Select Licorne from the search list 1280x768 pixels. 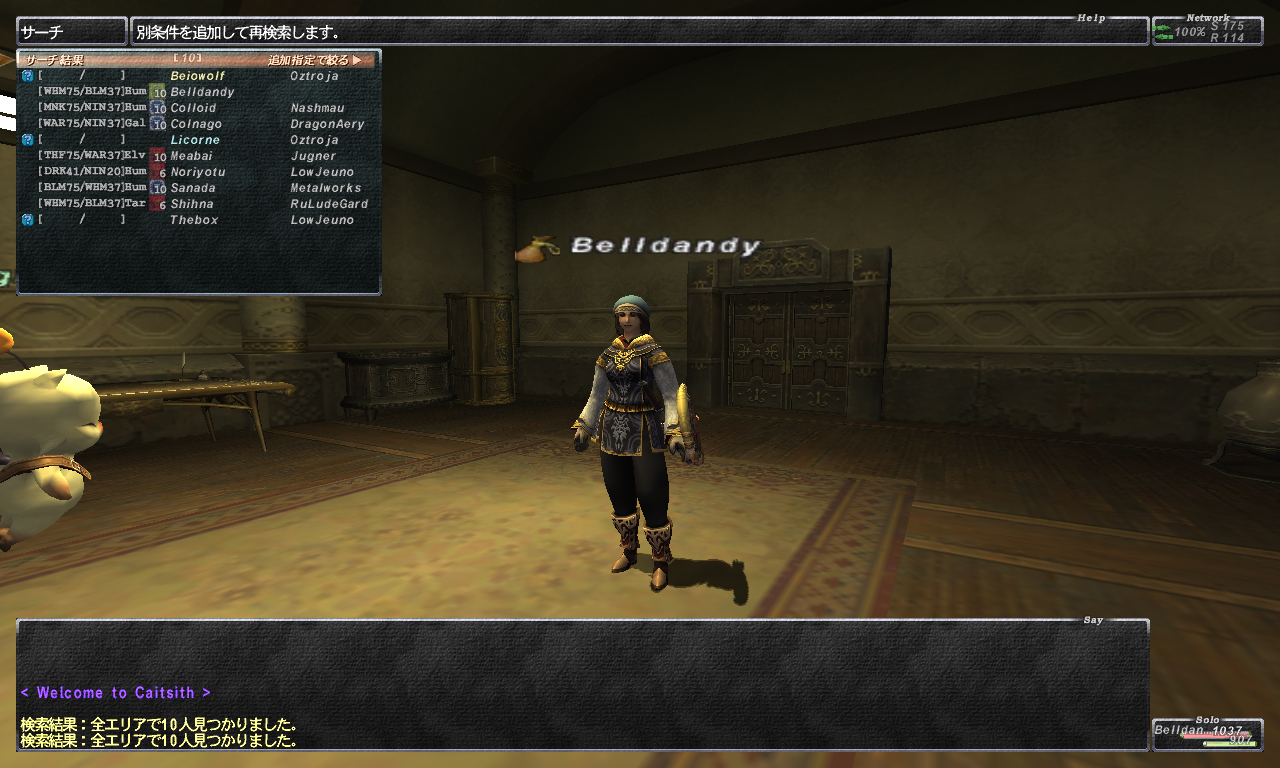point(195,140)
